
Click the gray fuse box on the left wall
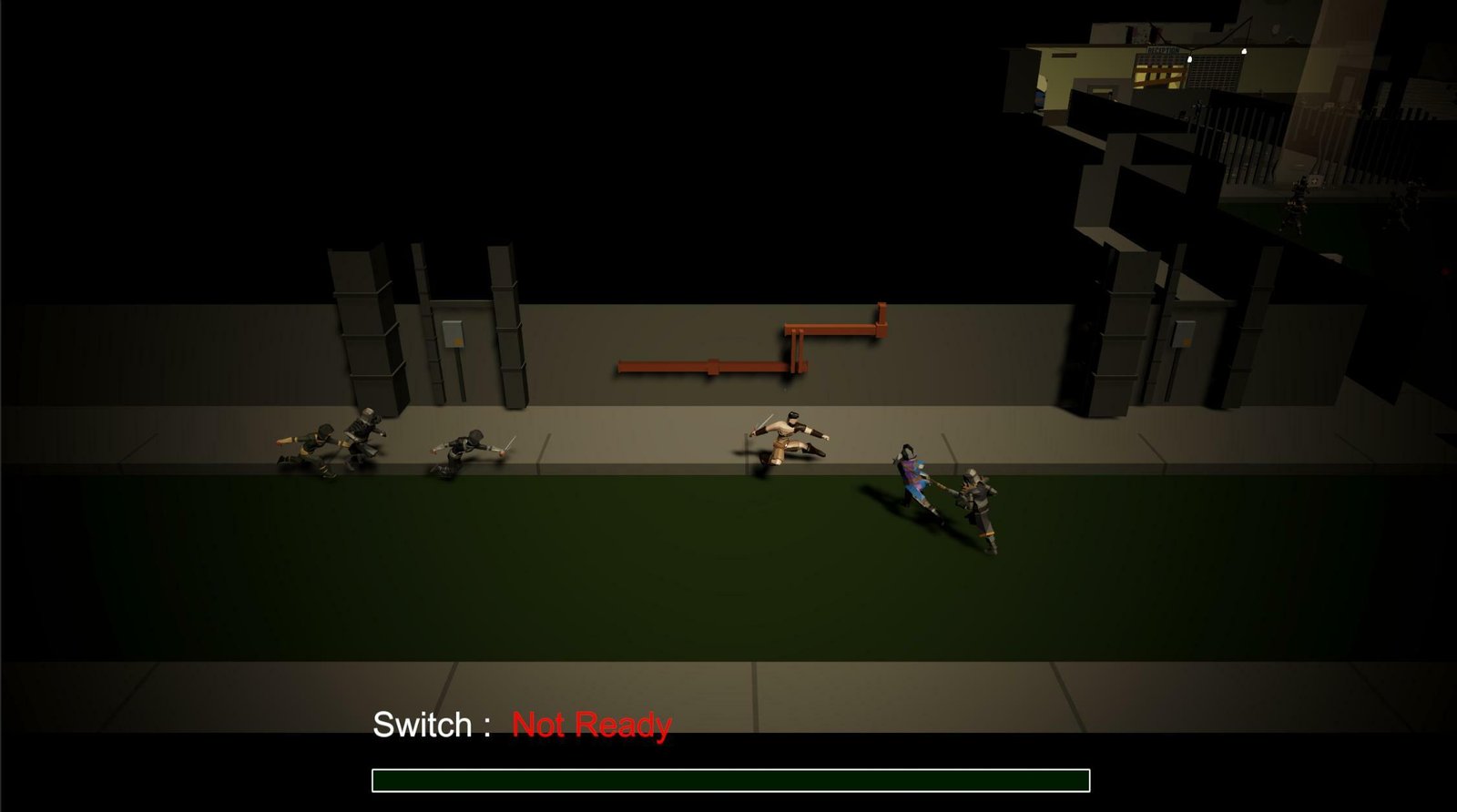(453, 334)
